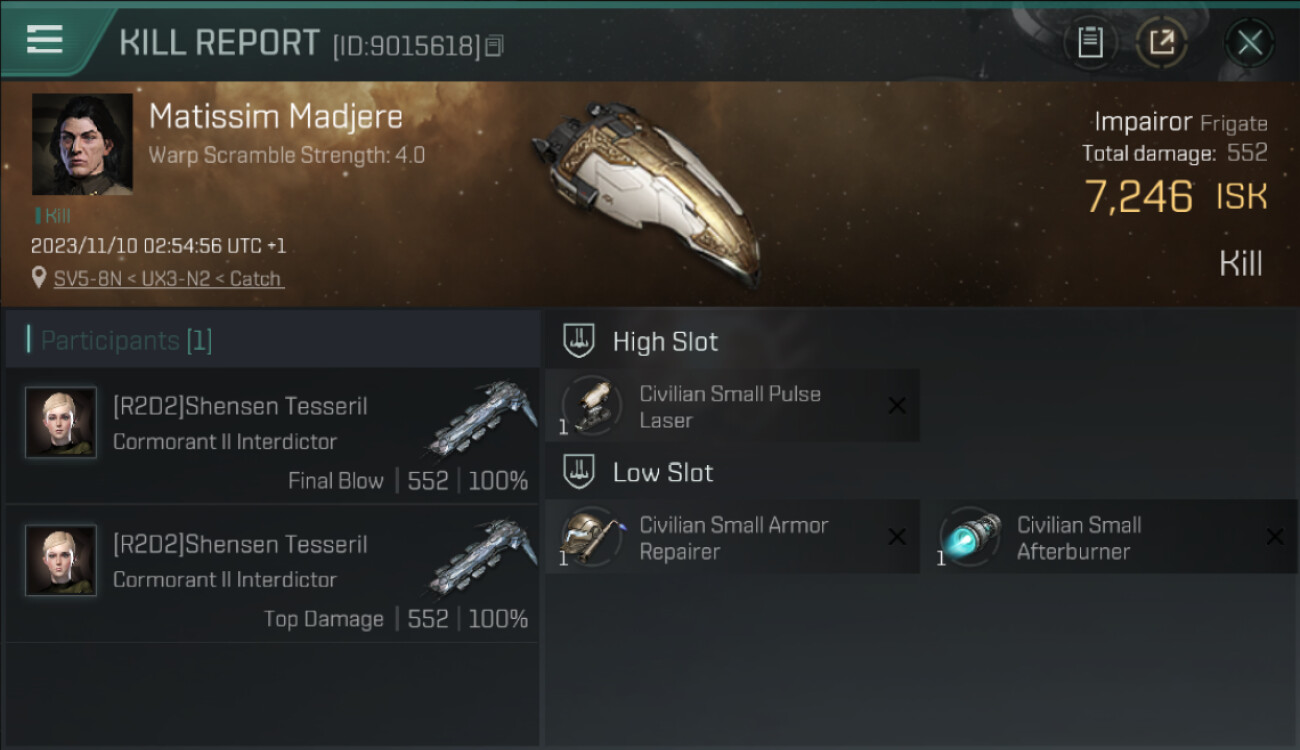The height and width of the screenshot is (750, 1300).
Task: Select the Participants tab
Action: 126,341
